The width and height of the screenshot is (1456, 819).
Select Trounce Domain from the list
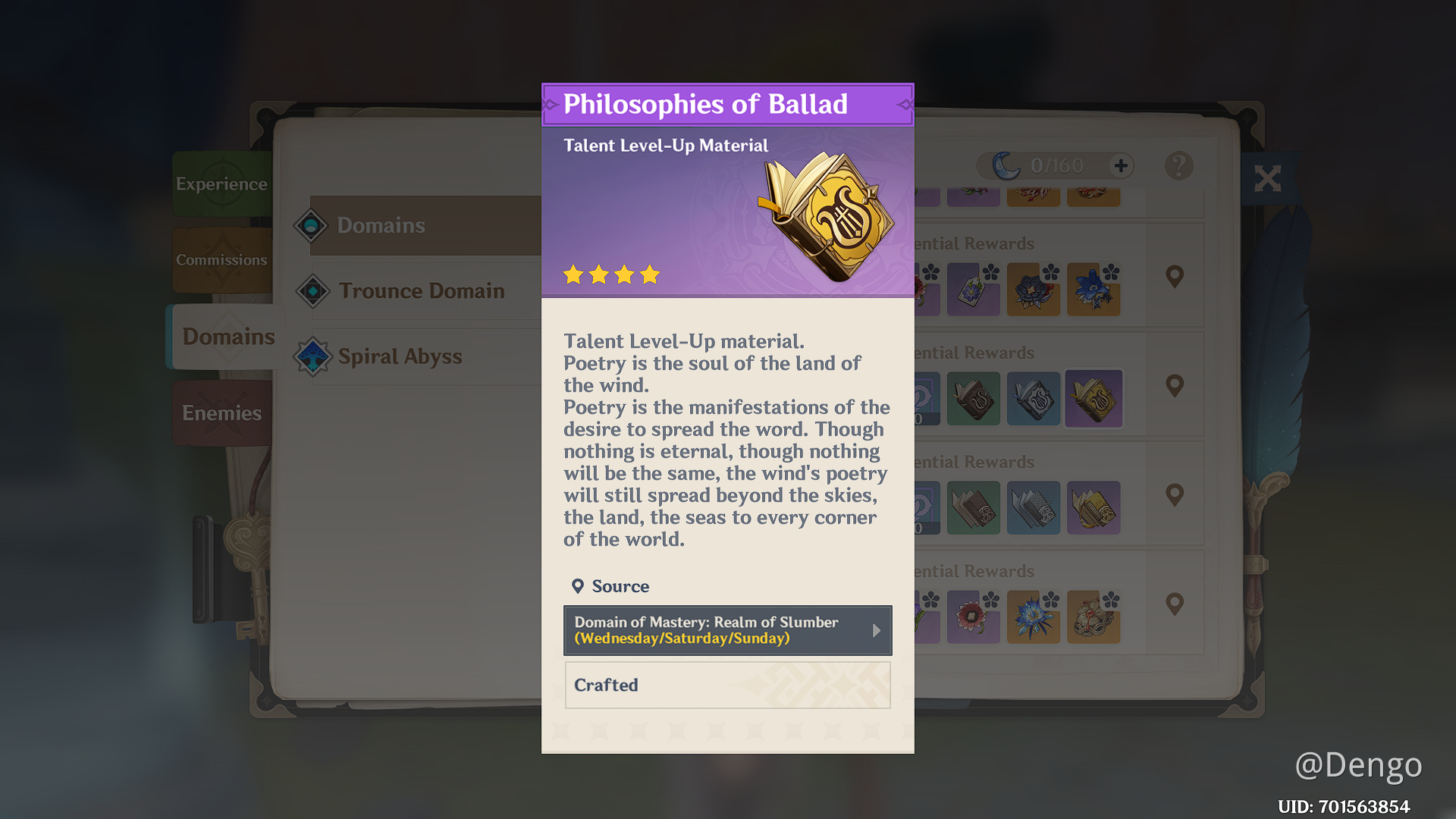(422, 290)
